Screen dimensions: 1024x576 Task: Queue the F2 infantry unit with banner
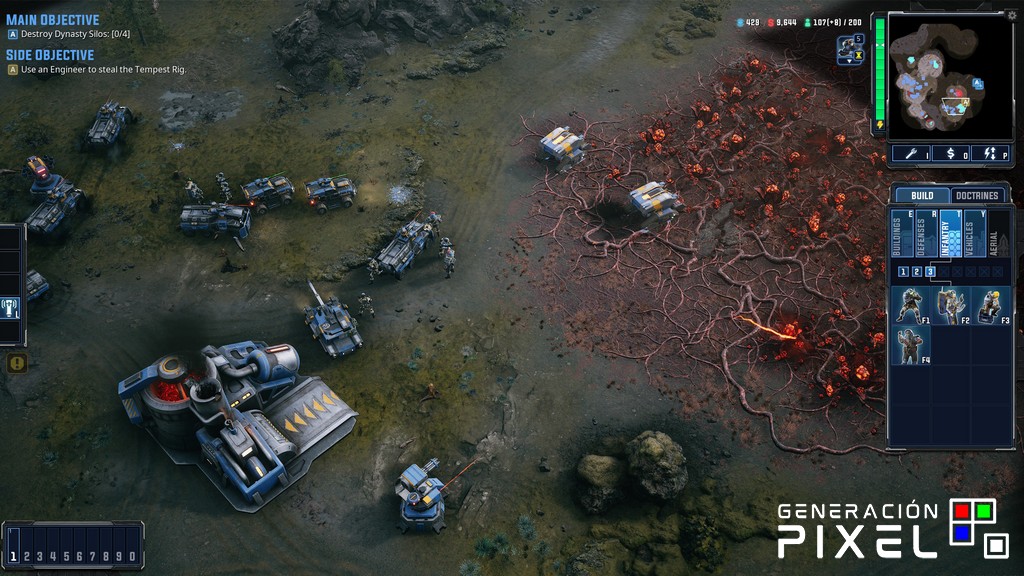click(950, 306)
